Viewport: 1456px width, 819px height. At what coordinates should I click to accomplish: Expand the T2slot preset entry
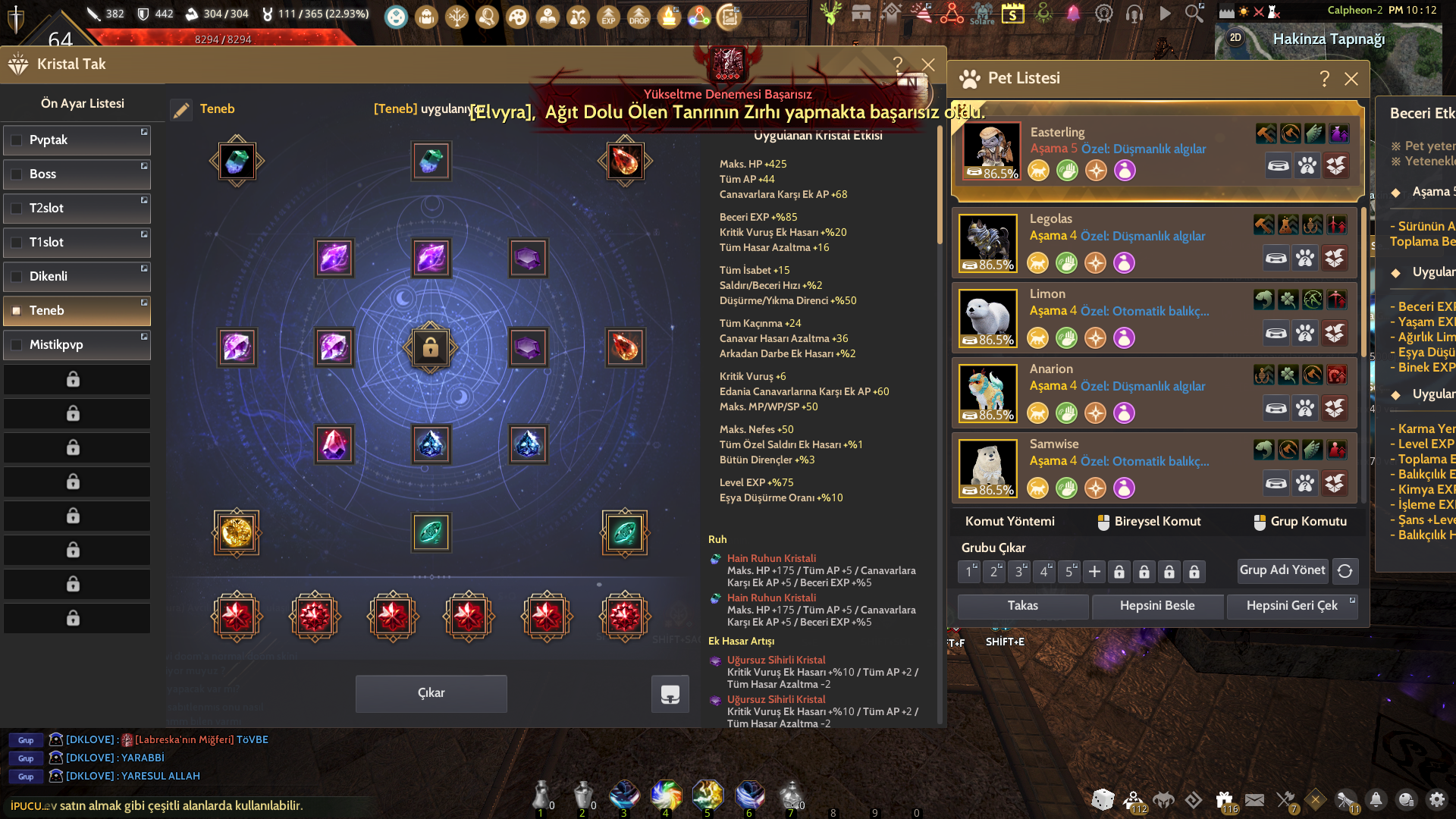pos(144,201)
